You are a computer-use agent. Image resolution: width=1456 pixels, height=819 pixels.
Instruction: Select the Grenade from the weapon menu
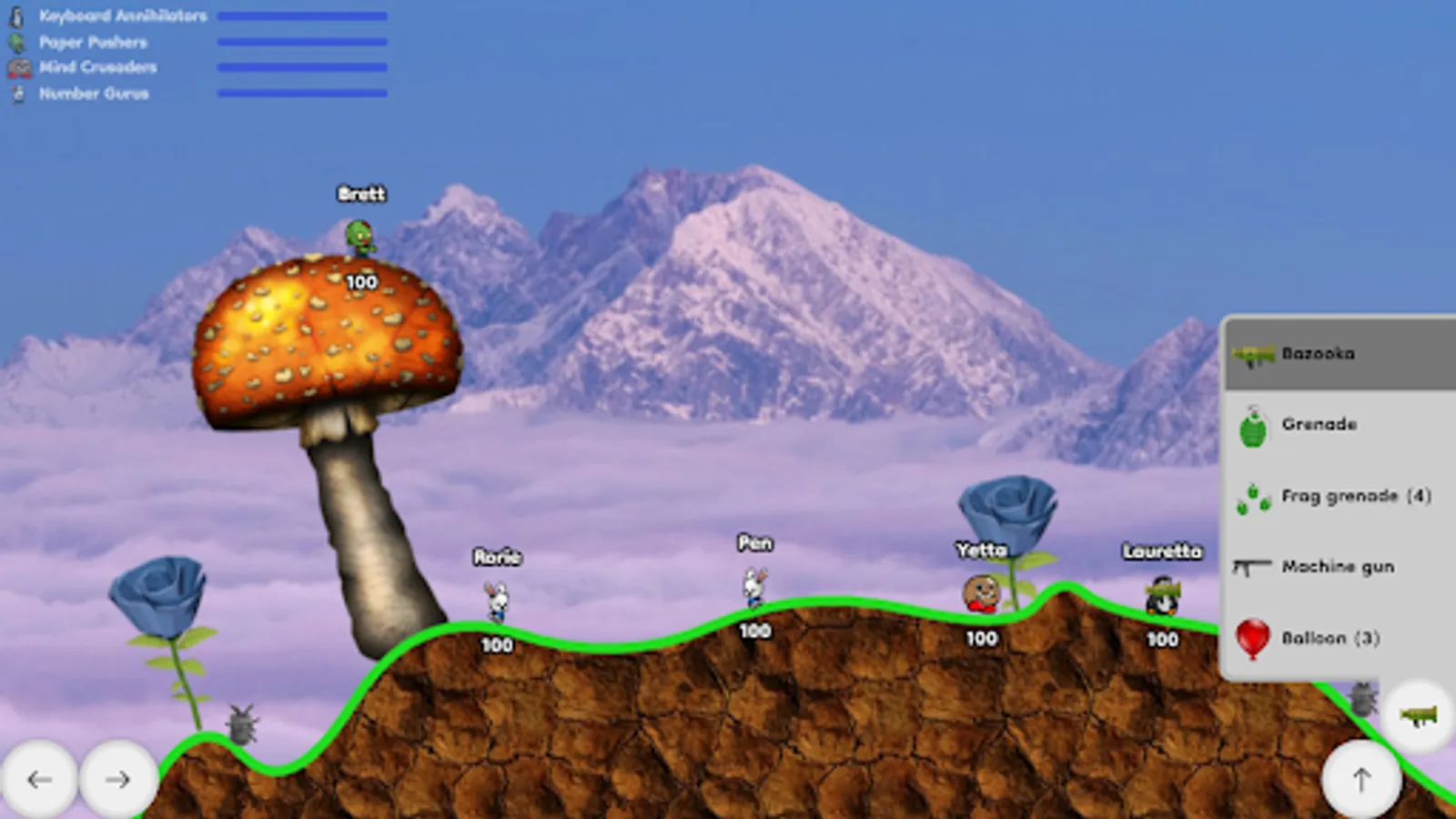pyautogui.click(x=1319, y=425)
